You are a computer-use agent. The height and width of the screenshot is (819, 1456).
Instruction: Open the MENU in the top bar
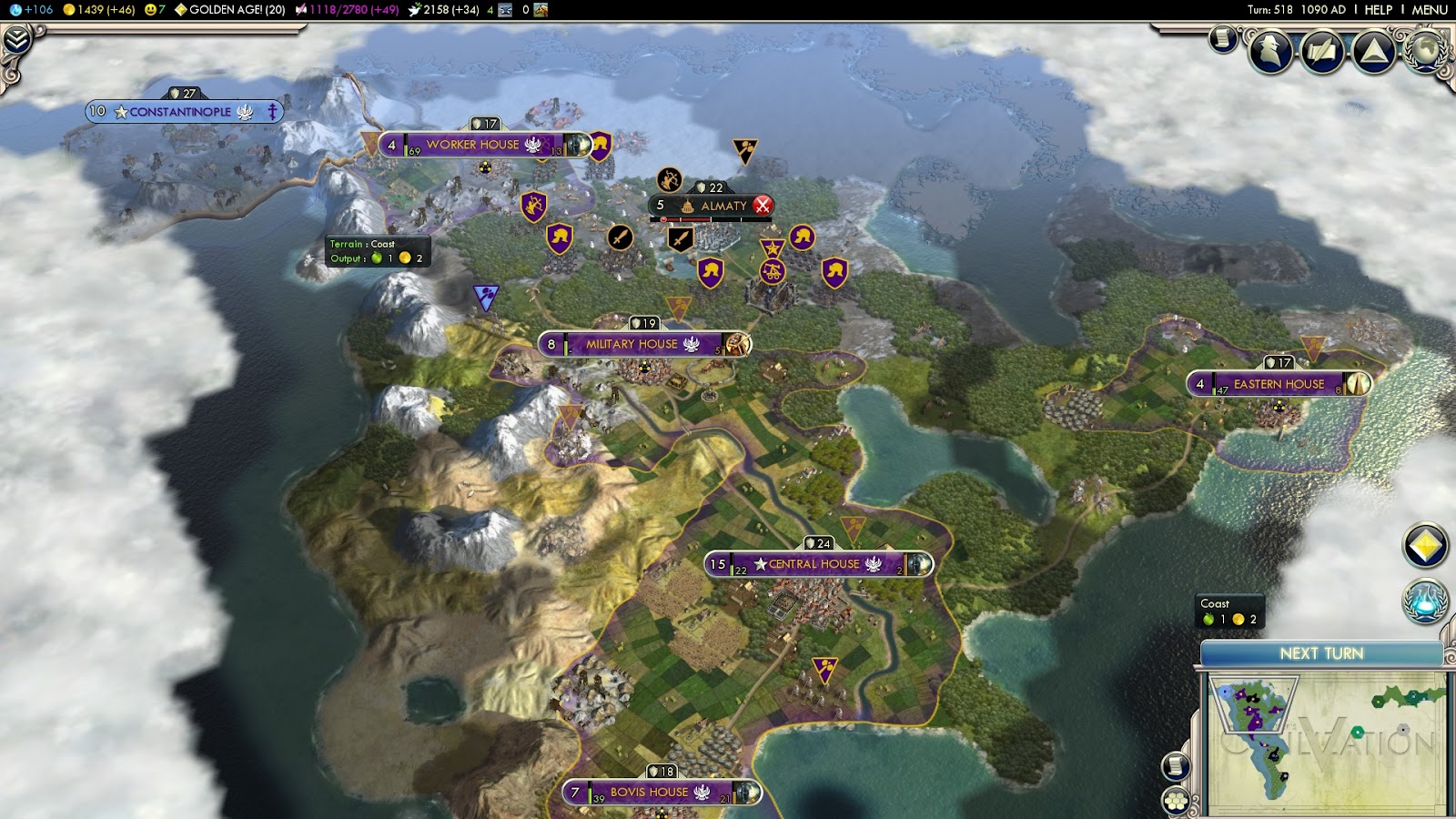pyautogui.click(x=1429, y=10)
